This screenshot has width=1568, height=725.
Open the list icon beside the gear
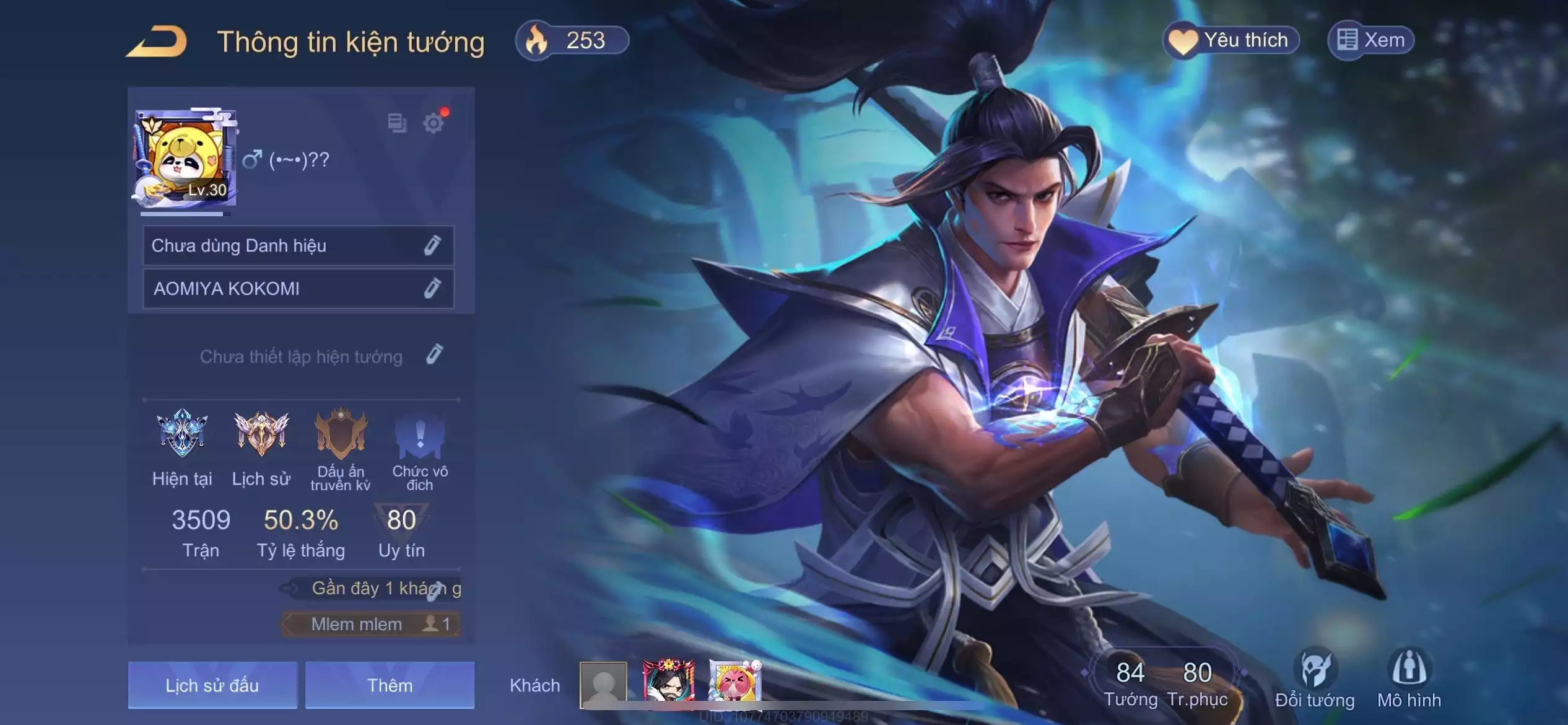point(397,123)
